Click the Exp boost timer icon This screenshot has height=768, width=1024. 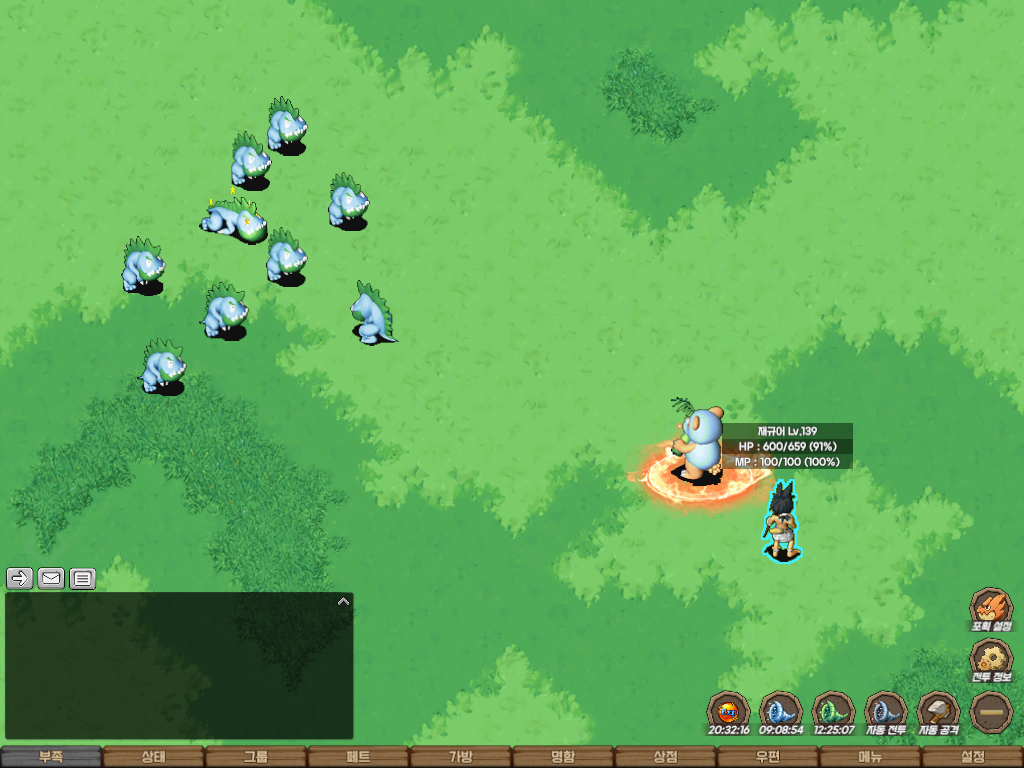click(728, 711)
